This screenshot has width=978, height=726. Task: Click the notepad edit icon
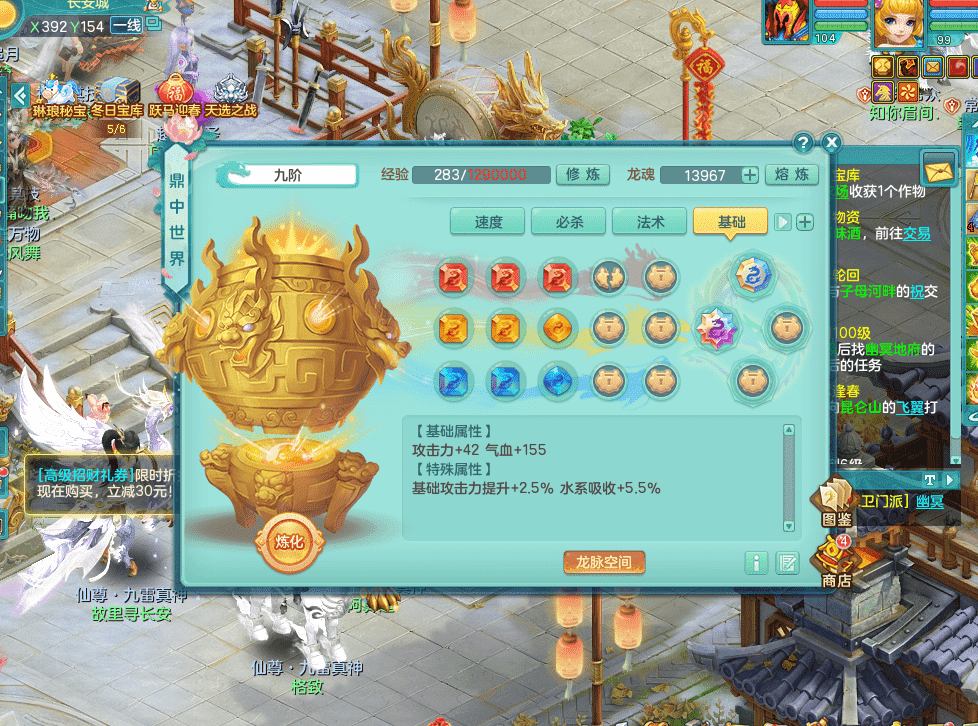(x=788, y=563)
